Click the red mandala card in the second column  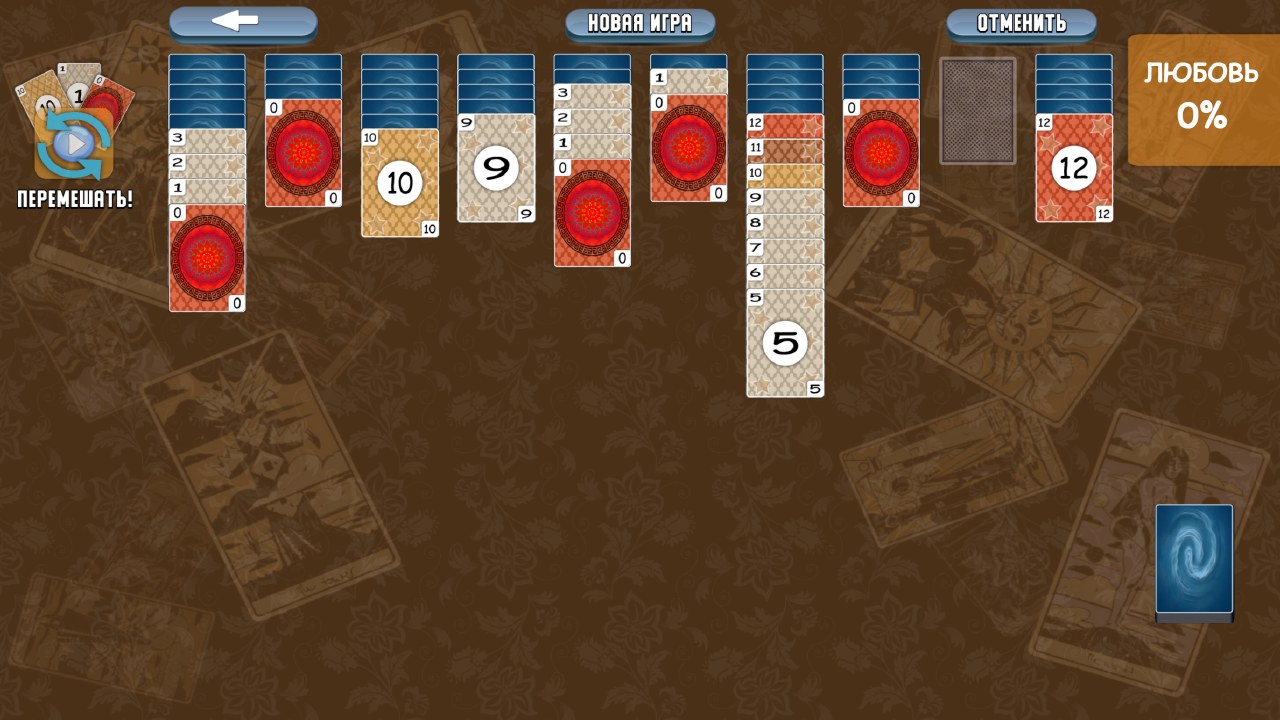click(305, 150)
